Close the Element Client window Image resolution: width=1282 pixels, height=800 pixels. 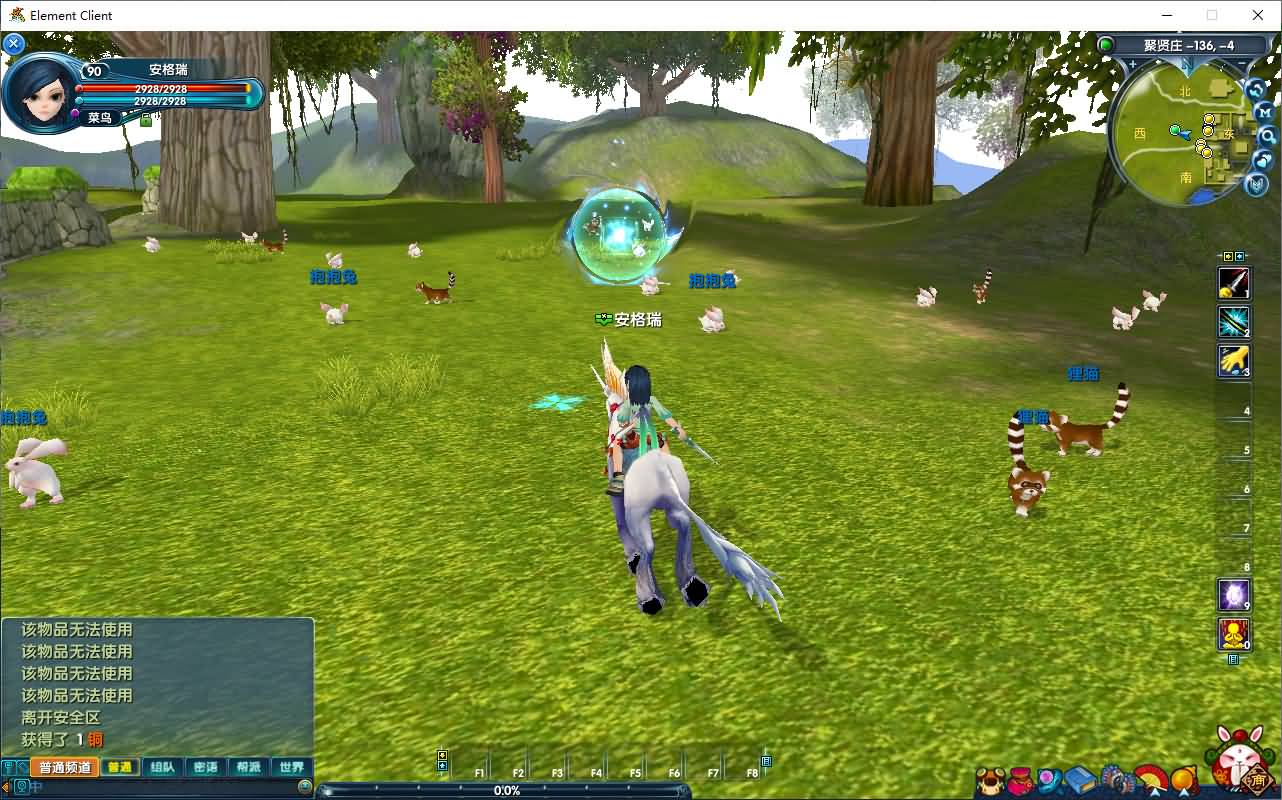click(x=1258, y=15)
